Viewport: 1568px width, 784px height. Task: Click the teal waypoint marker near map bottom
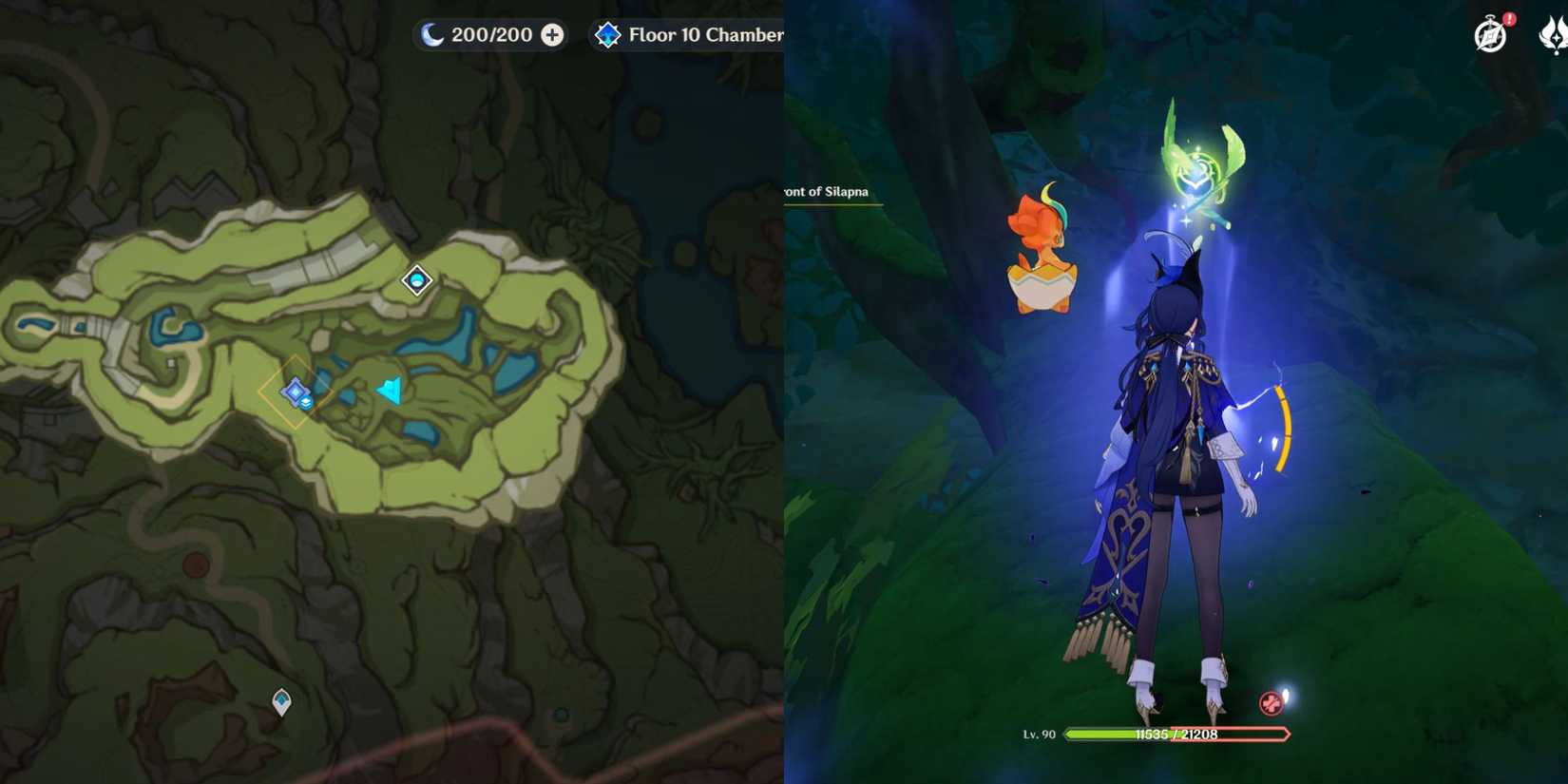[280, 699]
